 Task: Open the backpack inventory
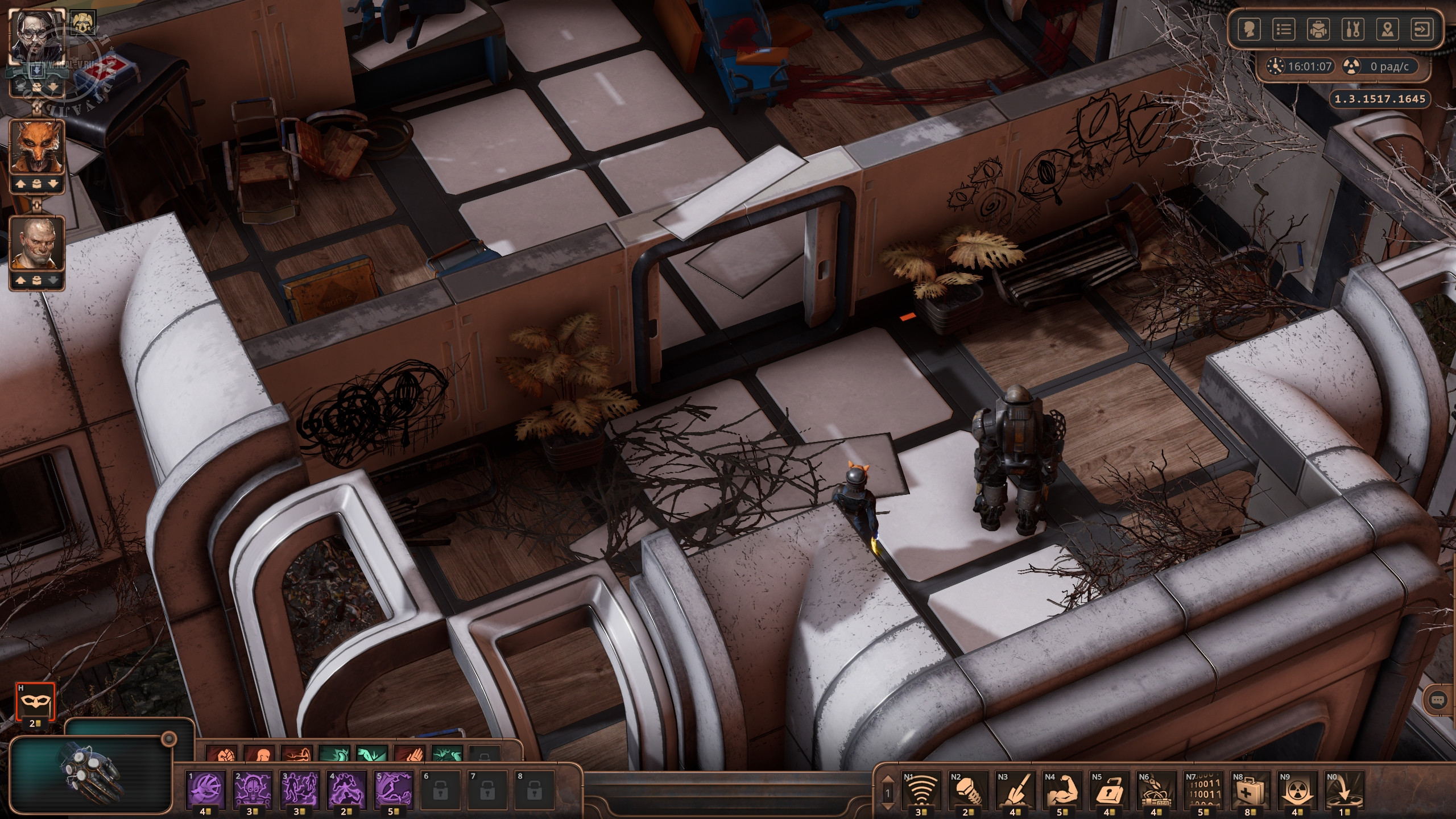click(1318, 30)
